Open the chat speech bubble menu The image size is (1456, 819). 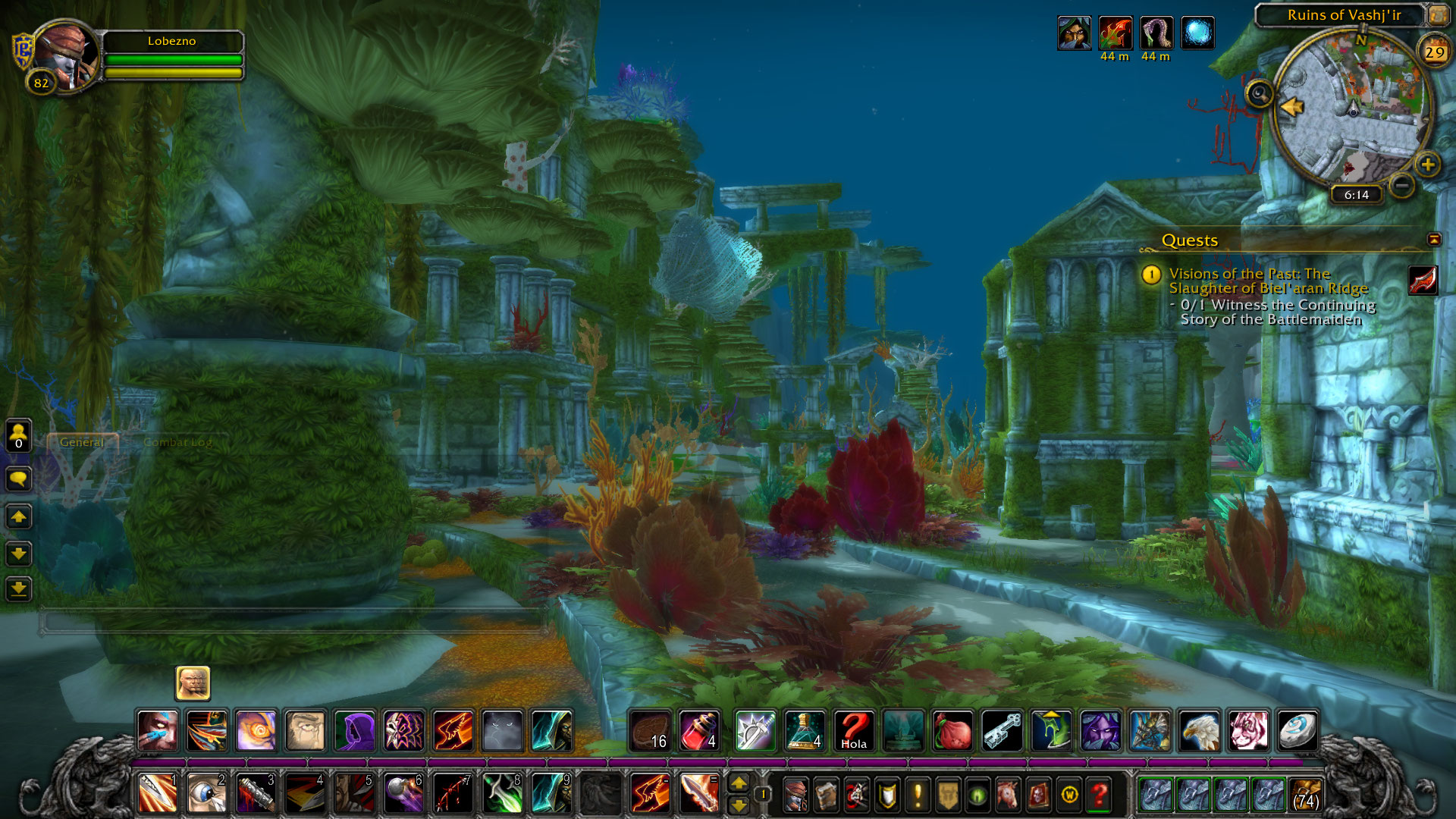tap(18, 479)
